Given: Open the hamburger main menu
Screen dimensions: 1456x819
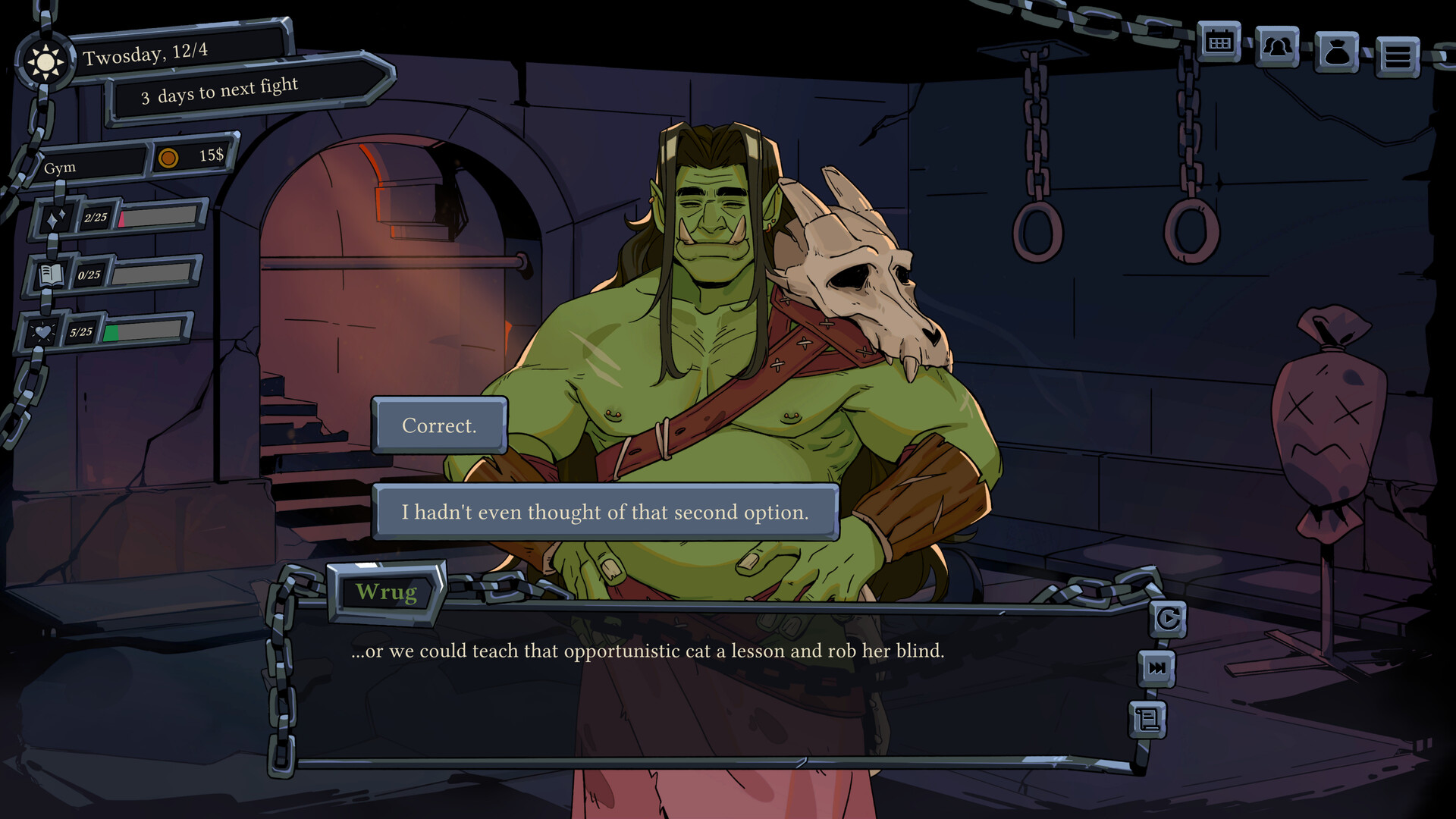Looking at the screenshot, I should (x=1397, y=57).
